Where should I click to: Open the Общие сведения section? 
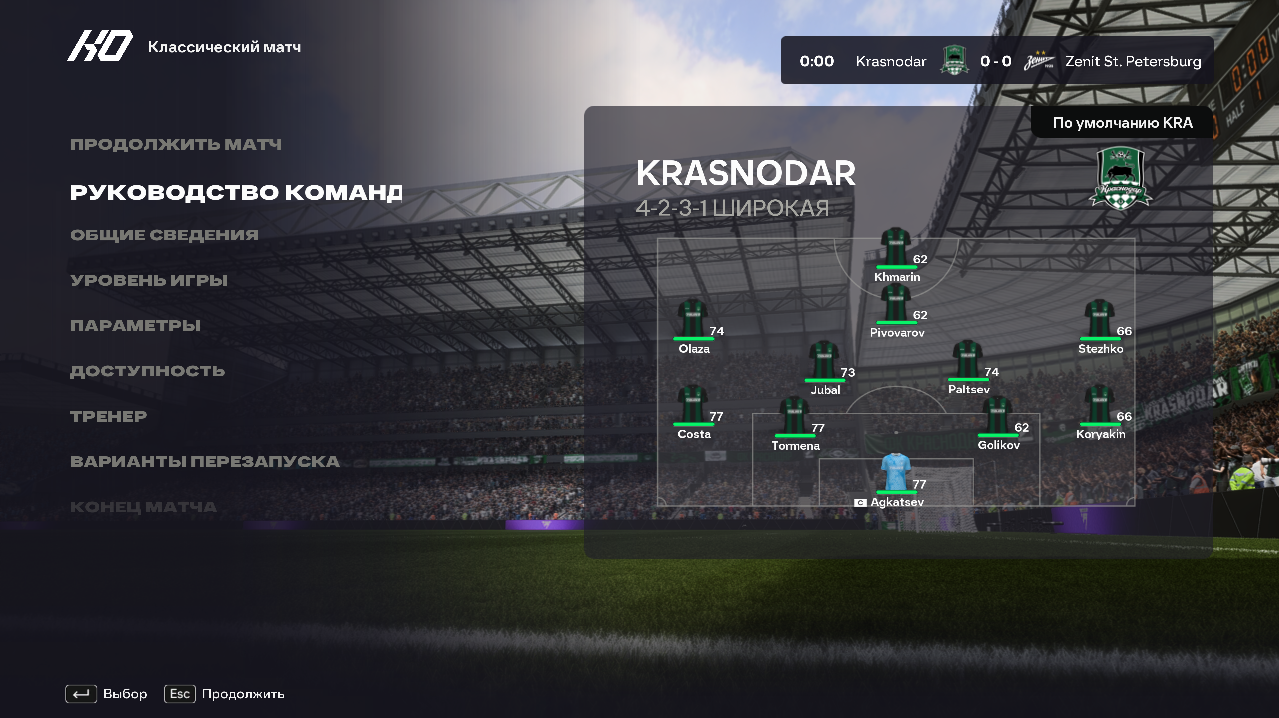[164, 235]
